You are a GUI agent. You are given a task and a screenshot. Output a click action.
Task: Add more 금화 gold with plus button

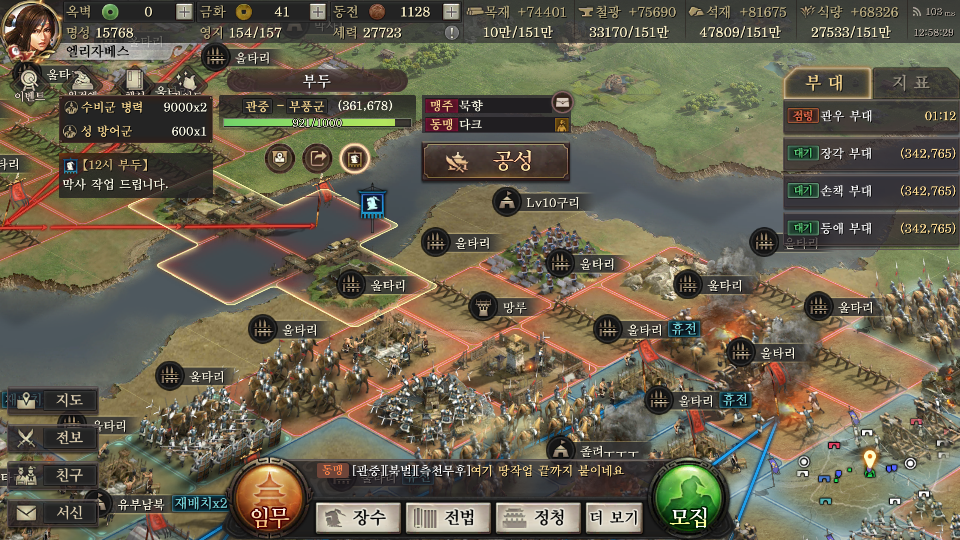pos(317,12)
